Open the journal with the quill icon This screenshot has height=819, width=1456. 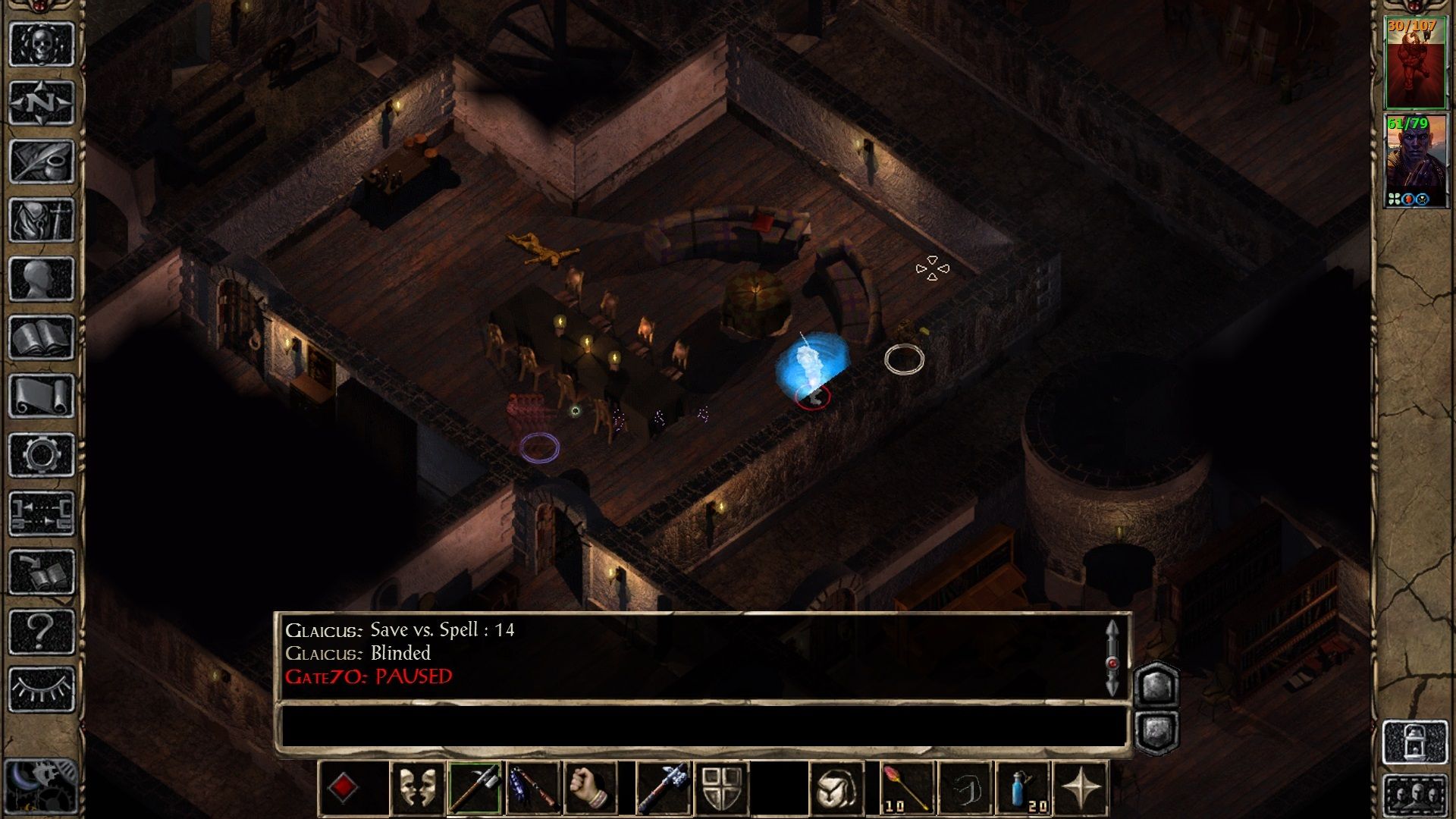[42, 162]
